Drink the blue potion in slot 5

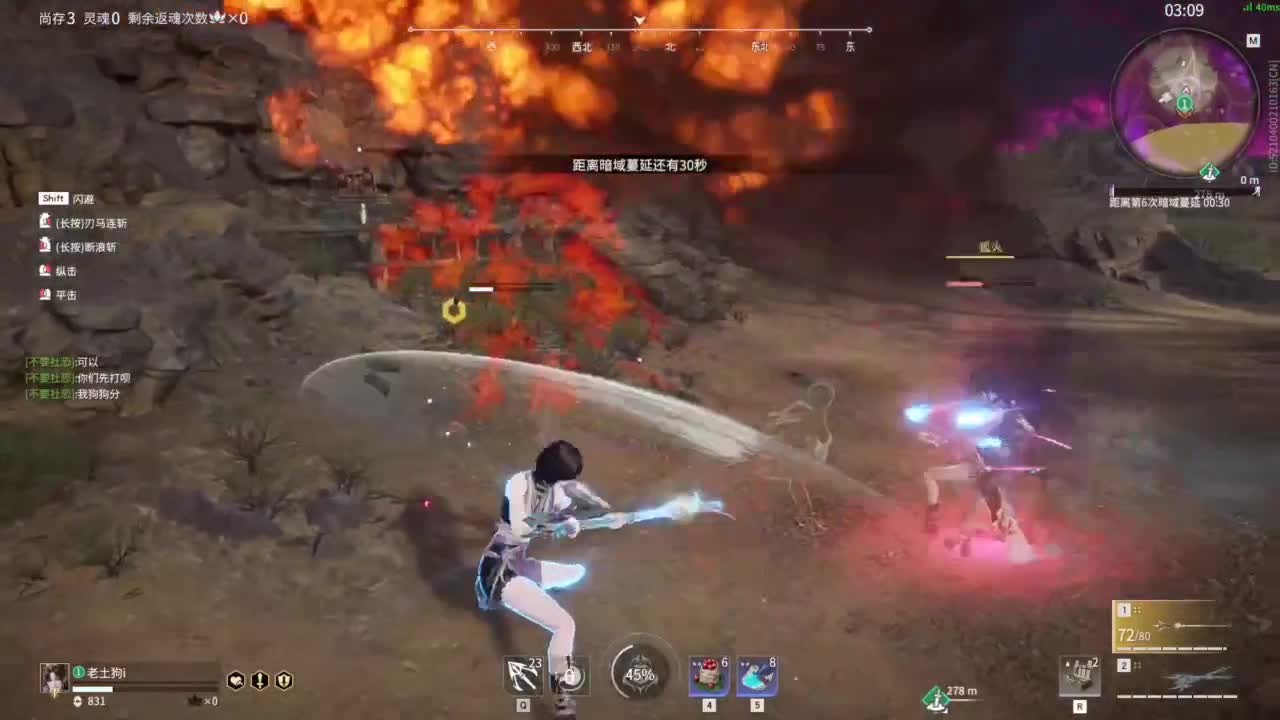click(x=756, y=675)
